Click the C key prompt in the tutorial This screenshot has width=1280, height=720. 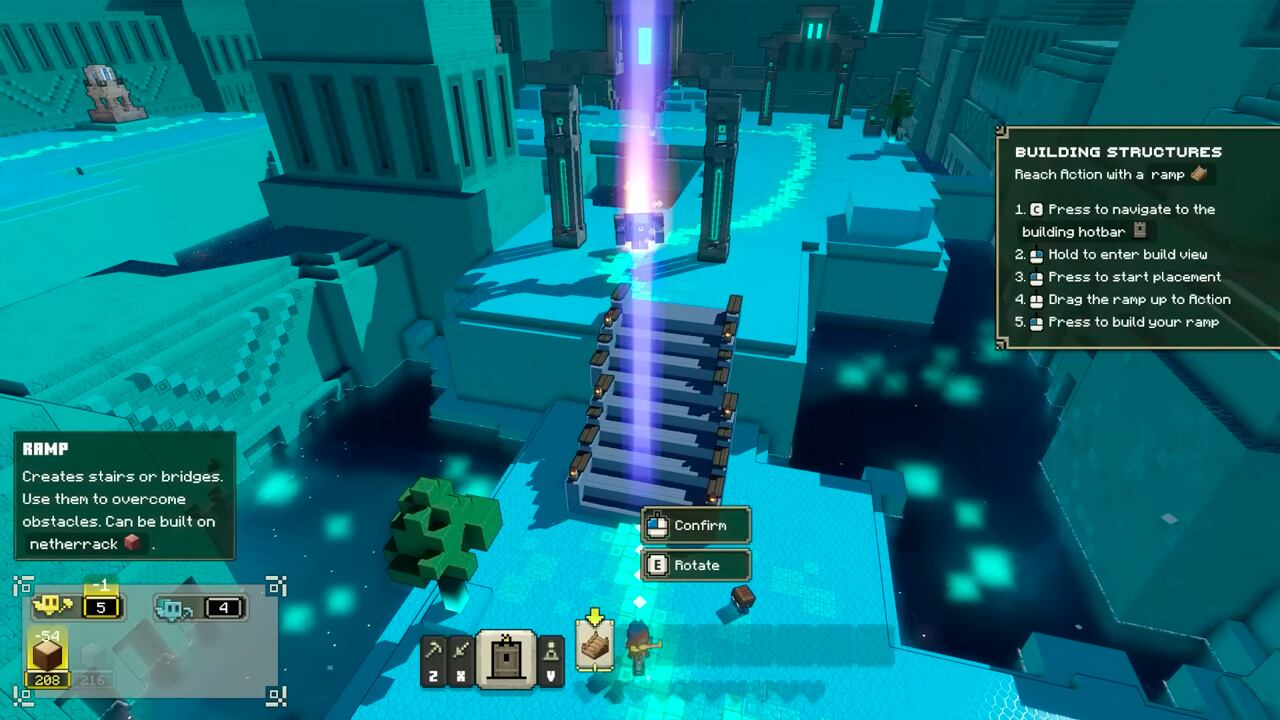1035,210
